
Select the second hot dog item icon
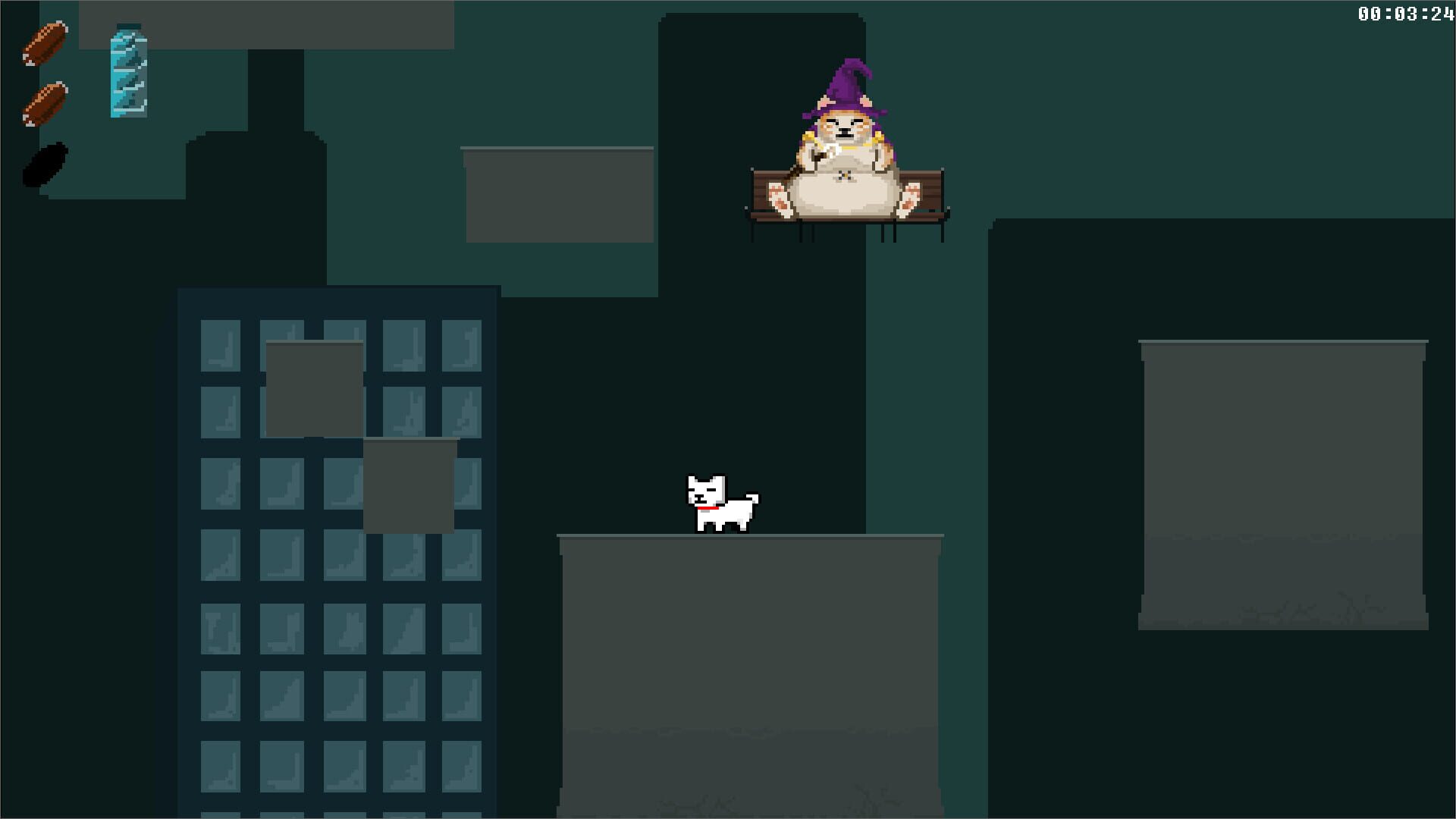tap(43, 102)
